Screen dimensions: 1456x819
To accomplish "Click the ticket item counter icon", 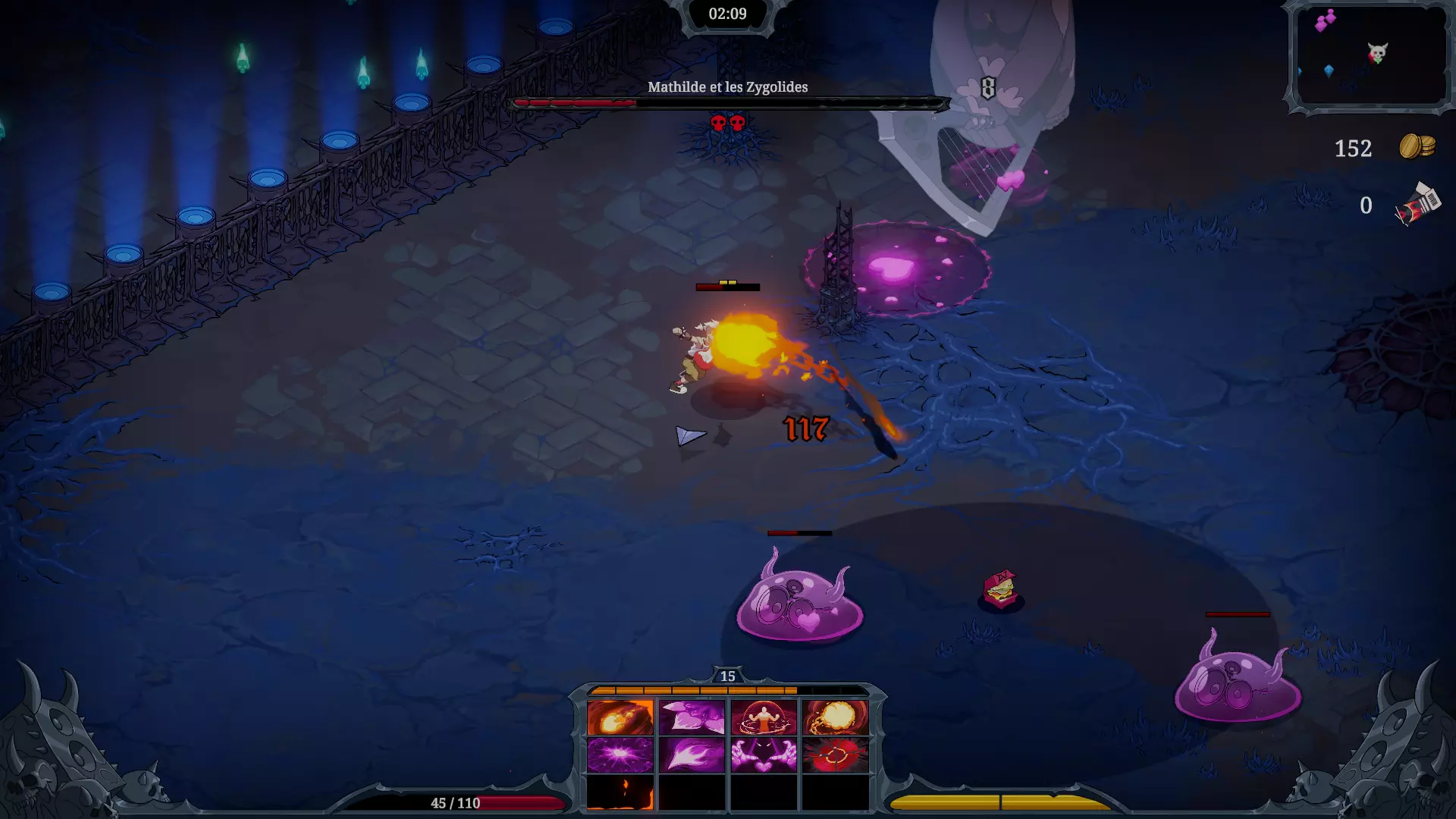I will pos(1417,205).
